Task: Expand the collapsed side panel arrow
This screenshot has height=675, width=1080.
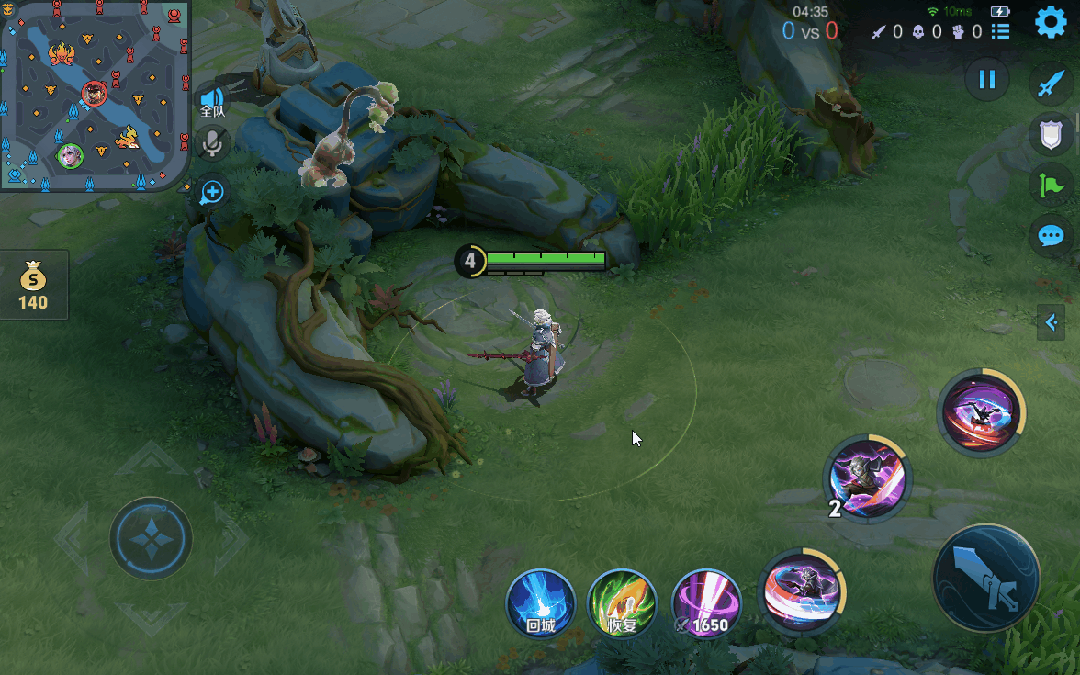Action: point(1050,322)
